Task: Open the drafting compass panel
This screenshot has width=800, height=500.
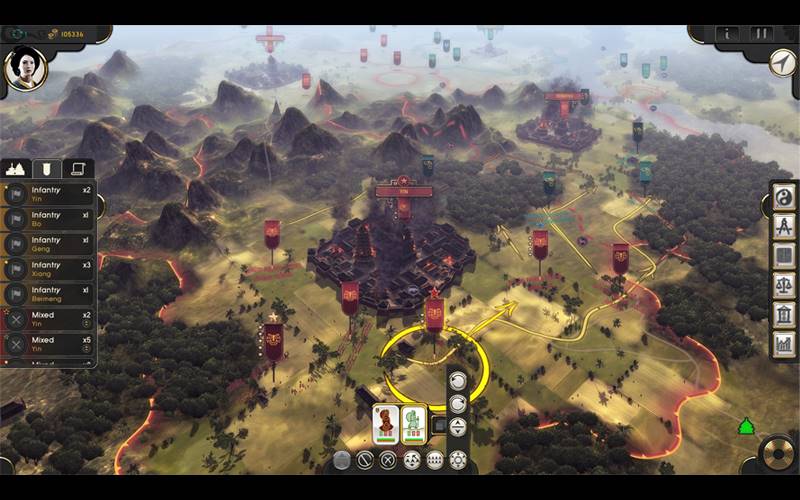Action: (784, 227)
